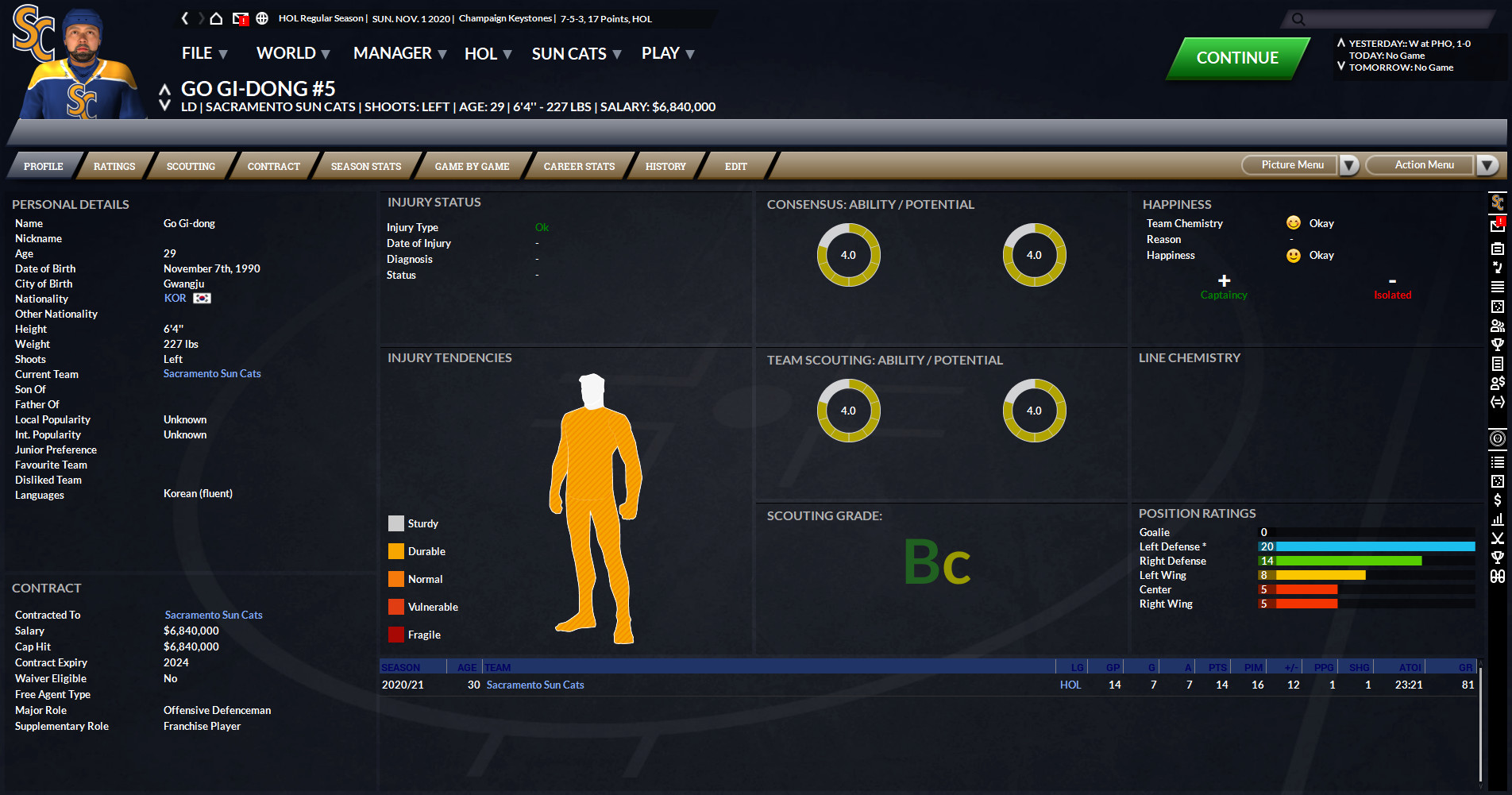Open the trophy icon in the sidebar
Screen dimensions: 1512x795
[x=1498, y=345]
